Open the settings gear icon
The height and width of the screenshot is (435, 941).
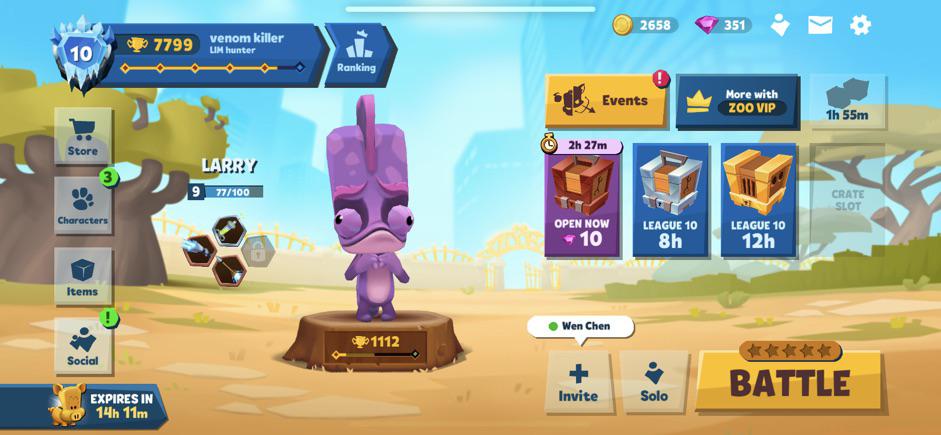(x=860, y=25)
